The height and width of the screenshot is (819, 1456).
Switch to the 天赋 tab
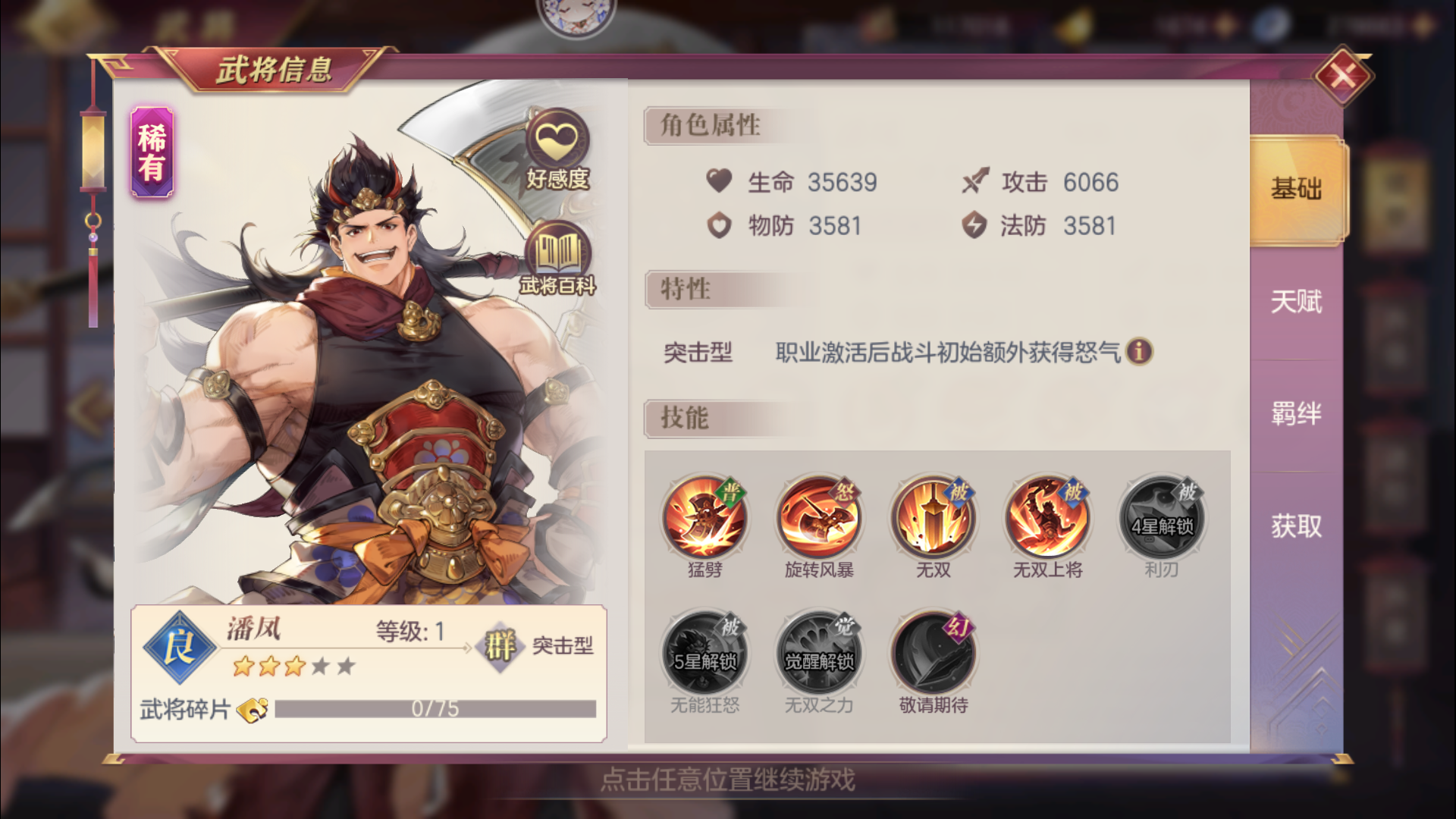(x=1294, y=302)
